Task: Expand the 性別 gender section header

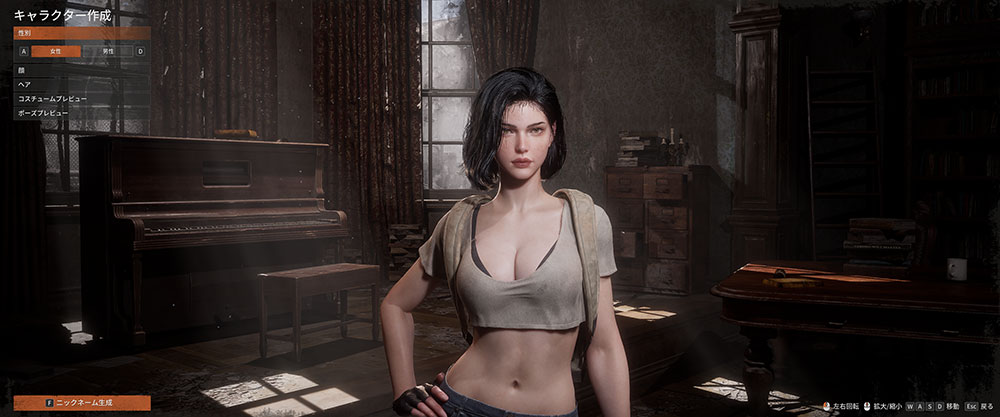Action: coord(82,33)
